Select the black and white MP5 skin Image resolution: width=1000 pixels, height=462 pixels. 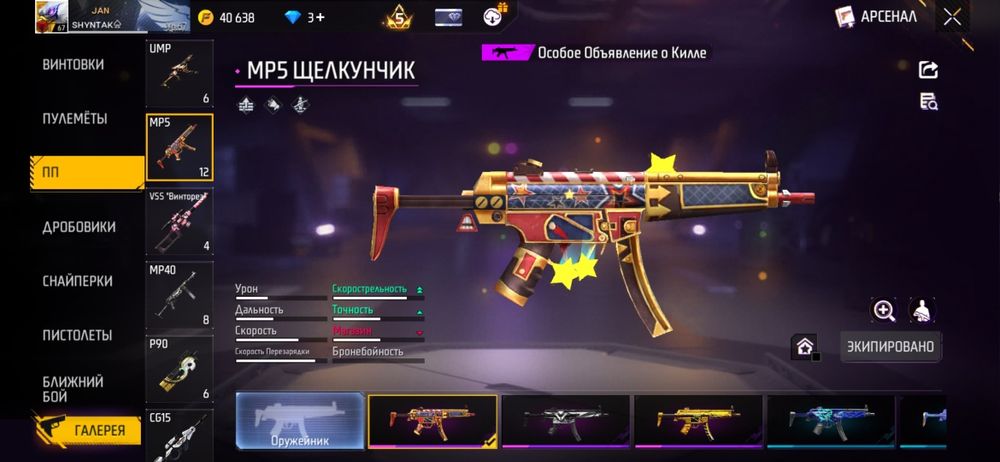click(x=565, y=420)
